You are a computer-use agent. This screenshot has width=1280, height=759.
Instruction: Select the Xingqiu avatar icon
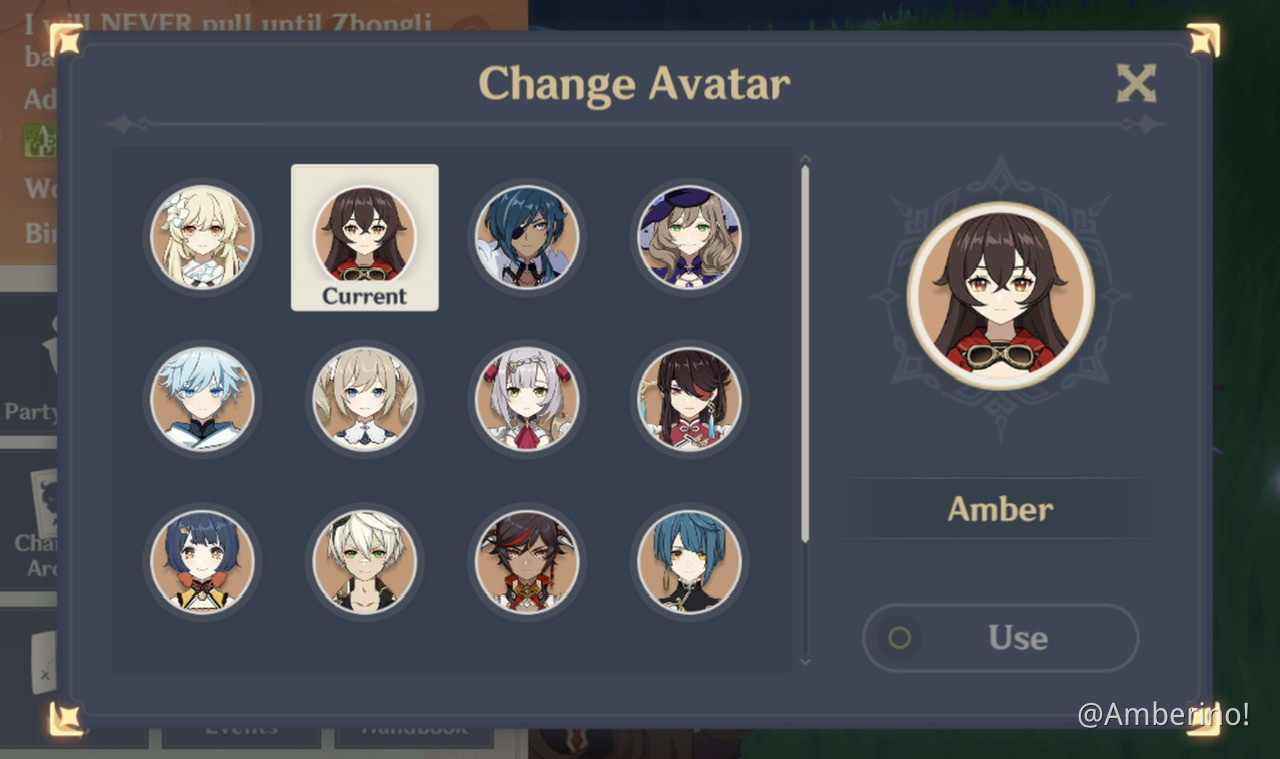click(x=689, y=562)
